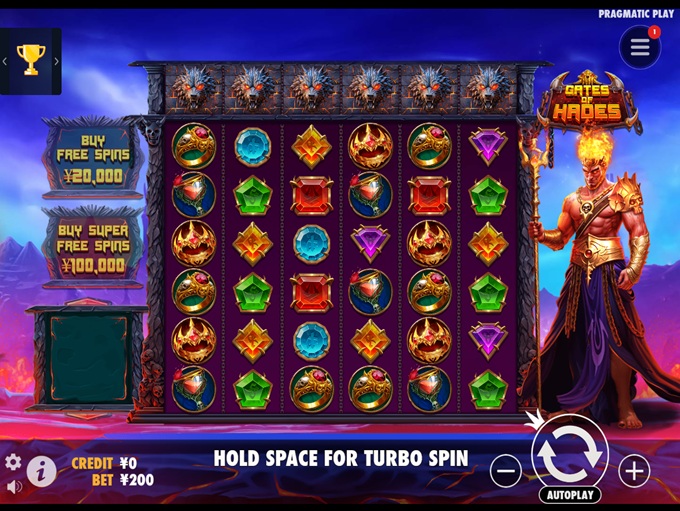Decrease the bet with the minus button
The image size is (680, 511).
coord(506,470)
